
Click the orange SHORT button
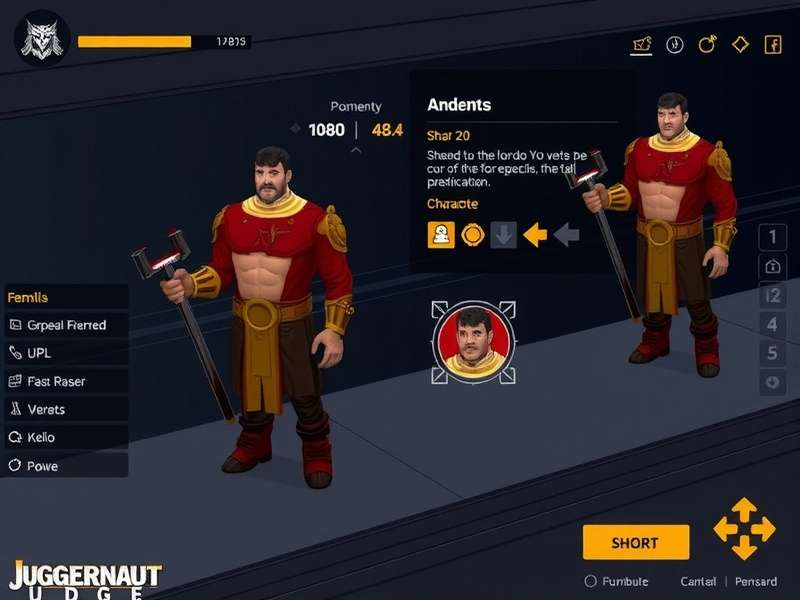636,542
